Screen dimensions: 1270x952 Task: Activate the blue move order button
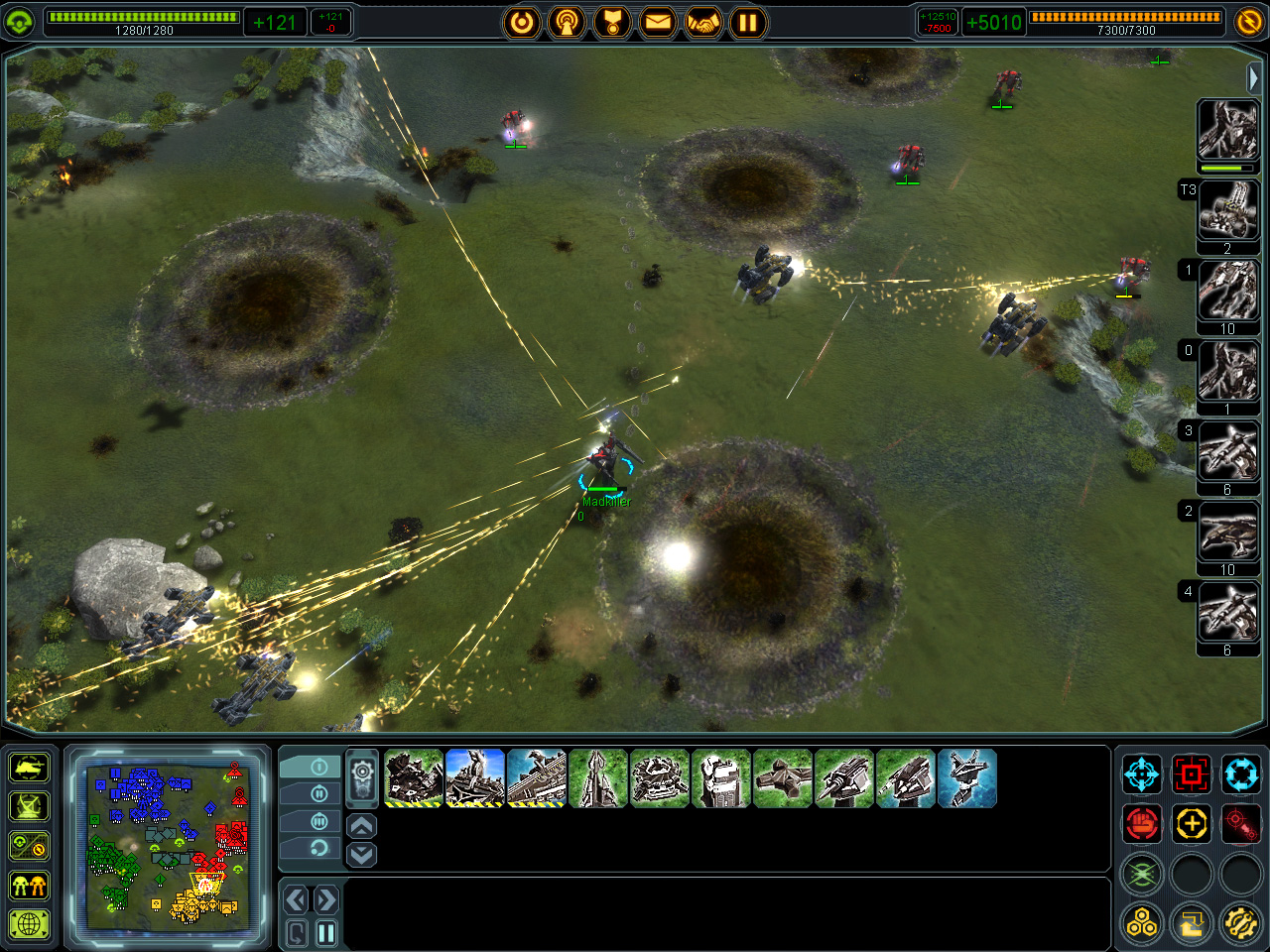(x=1142, y=774)
